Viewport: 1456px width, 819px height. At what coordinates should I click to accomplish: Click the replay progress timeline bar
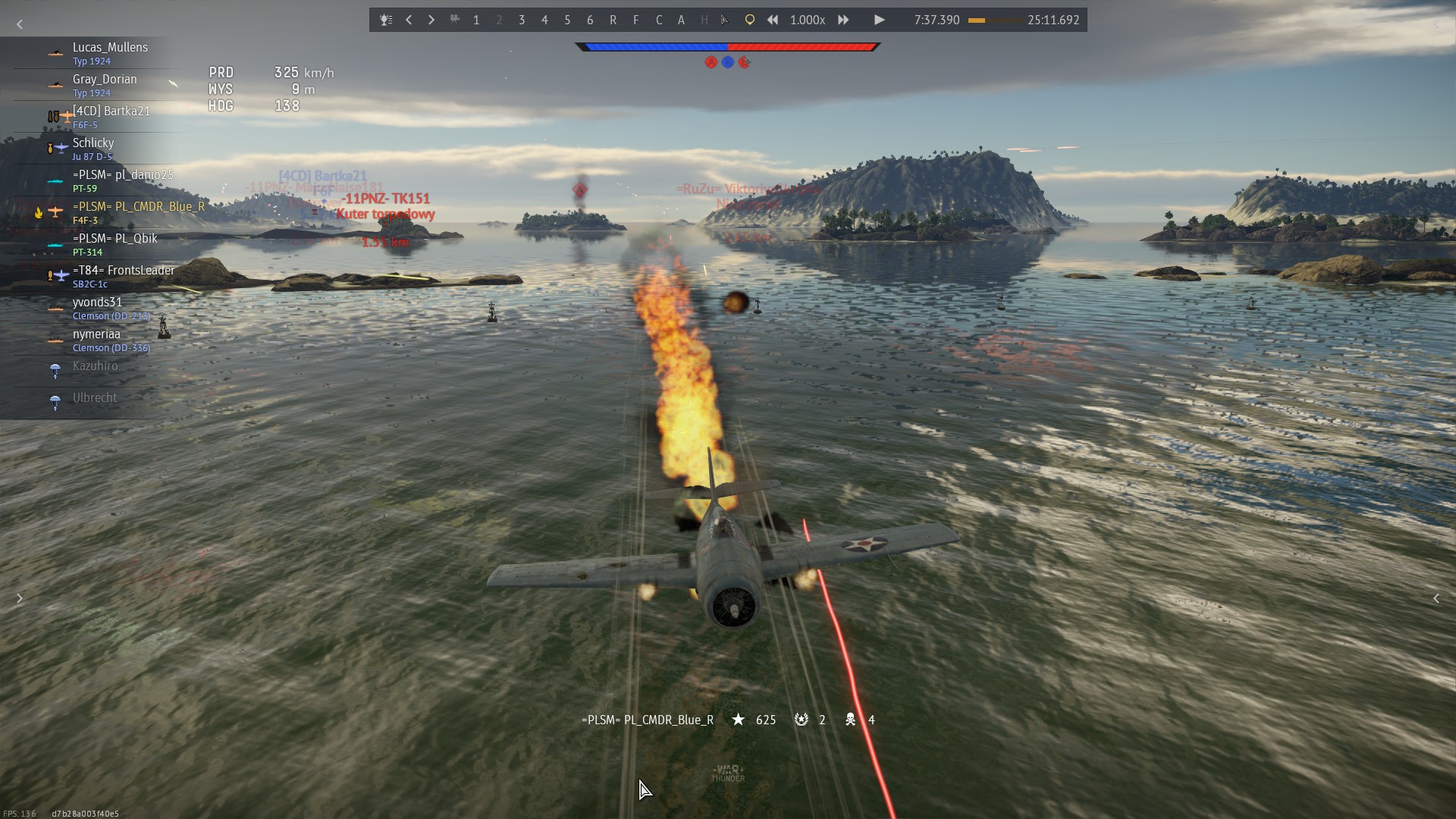click(x=993, y=20)
